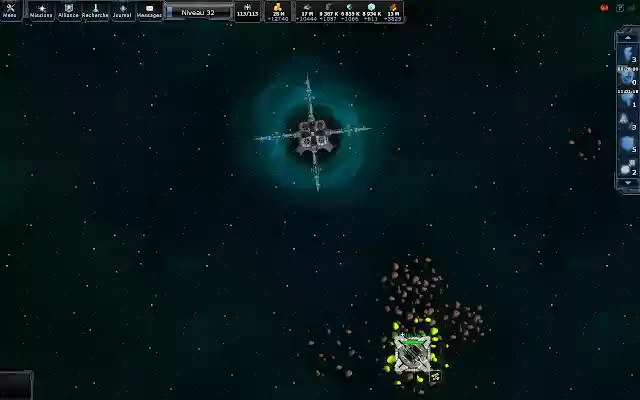The height and width of the screenshot is (400, 640).
Task: Select the highlighted station with the green bar
Action: click(413, 354)
